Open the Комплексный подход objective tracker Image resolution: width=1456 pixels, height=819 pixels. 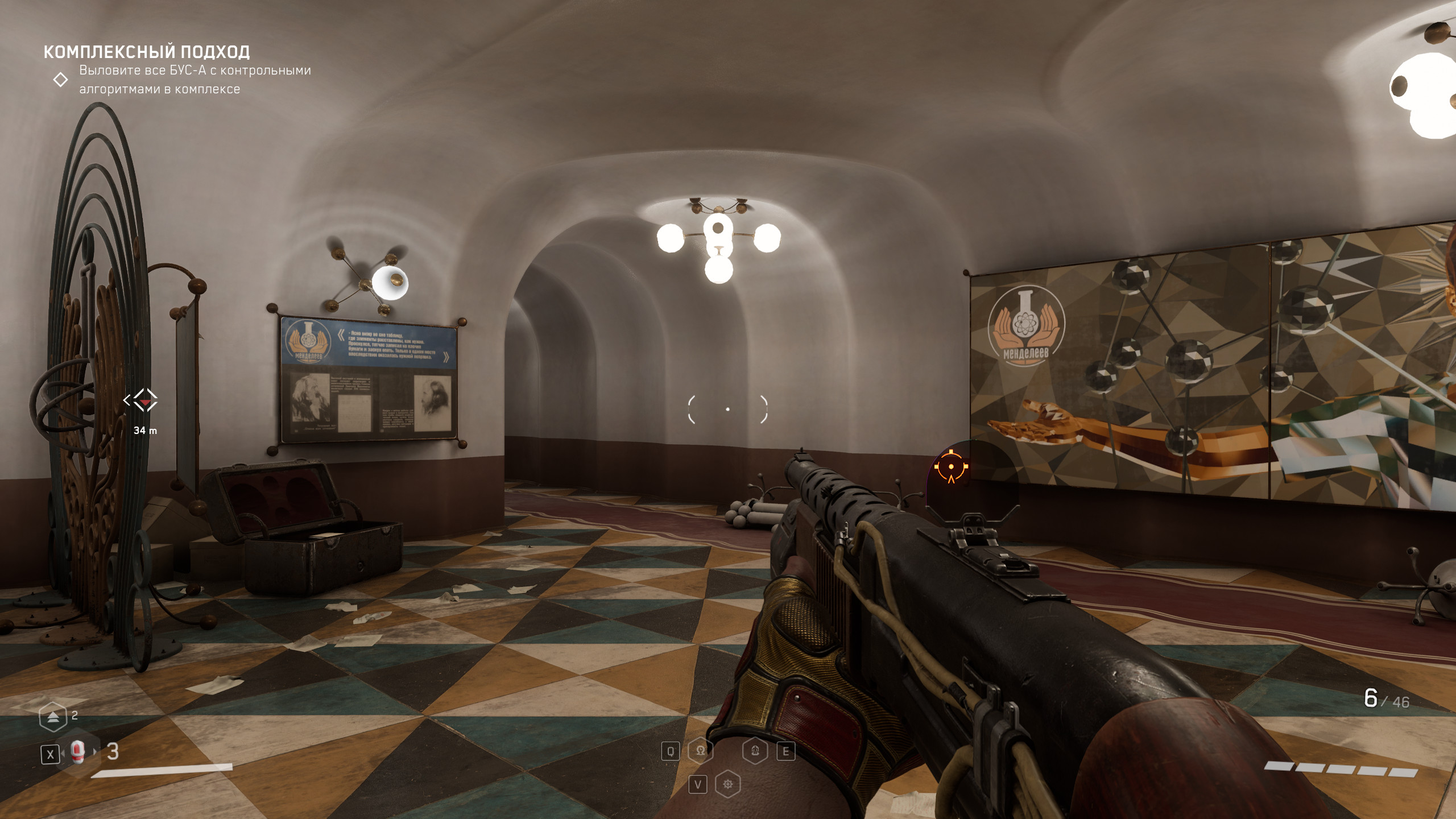147,52
